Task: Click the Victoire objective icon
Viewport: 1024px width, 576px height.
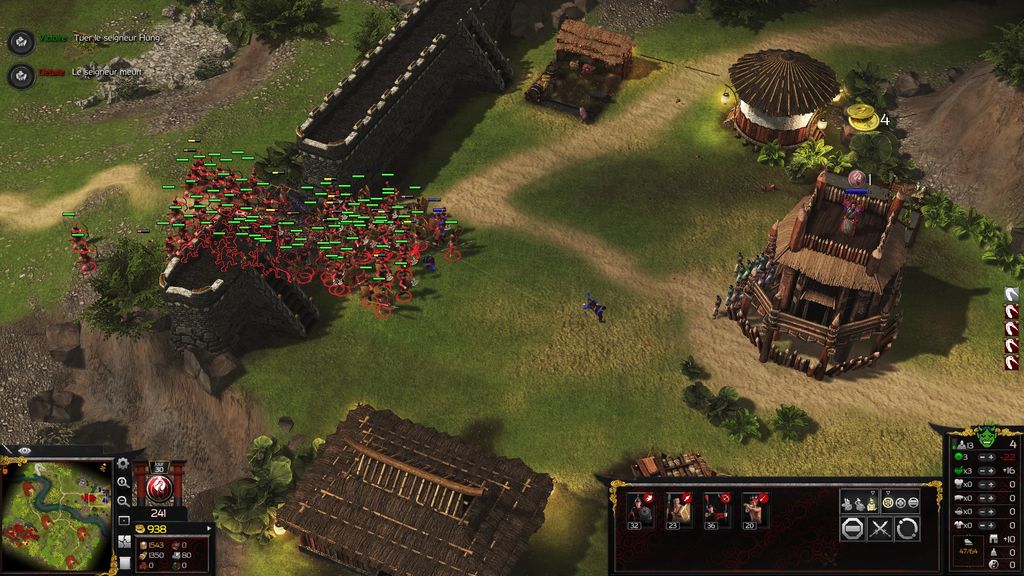Action: tap(20, 41)
